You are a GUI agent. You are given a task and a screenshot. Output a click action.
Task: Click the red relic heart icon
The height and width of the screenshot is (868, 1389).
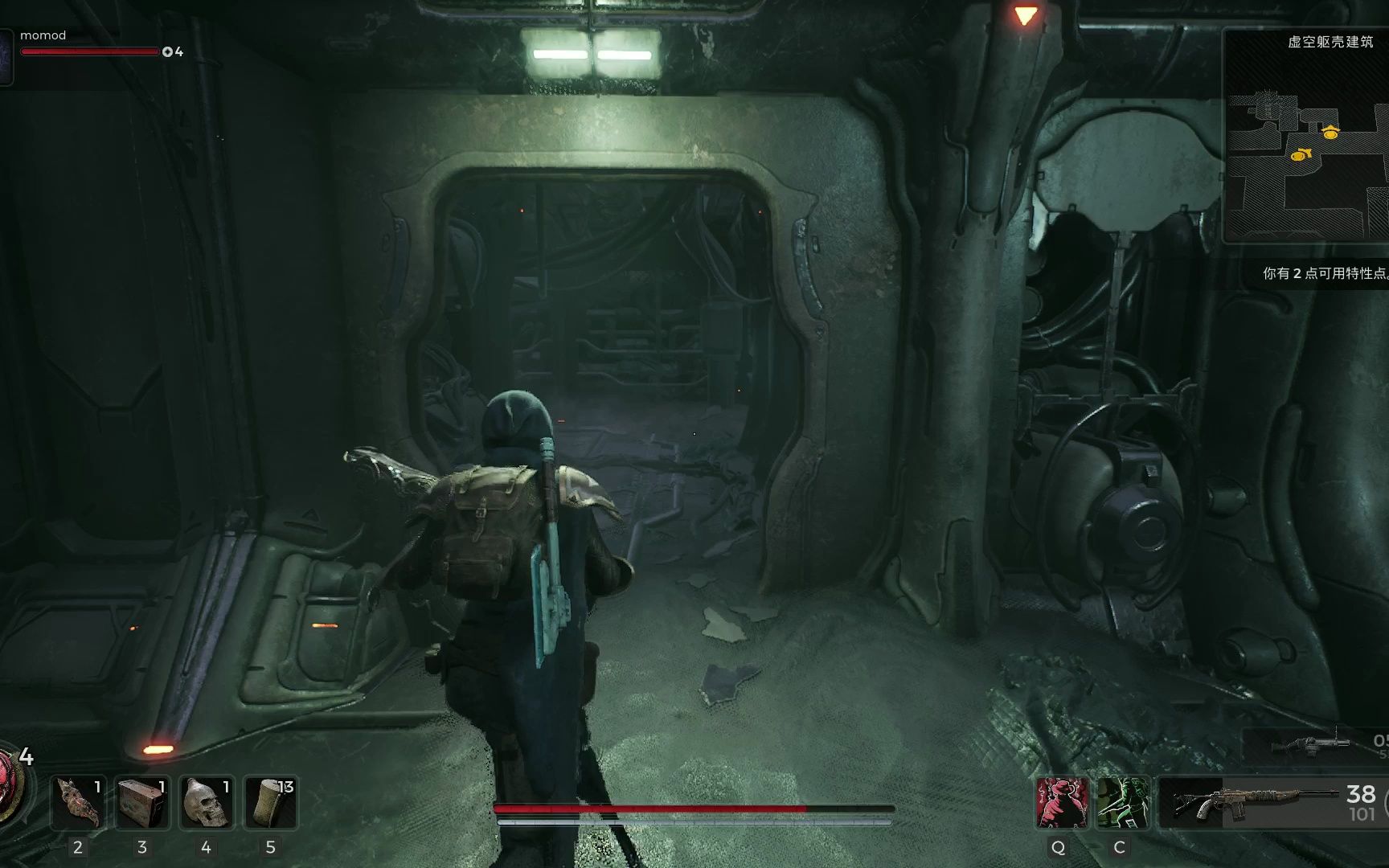(x=10, y=784)
